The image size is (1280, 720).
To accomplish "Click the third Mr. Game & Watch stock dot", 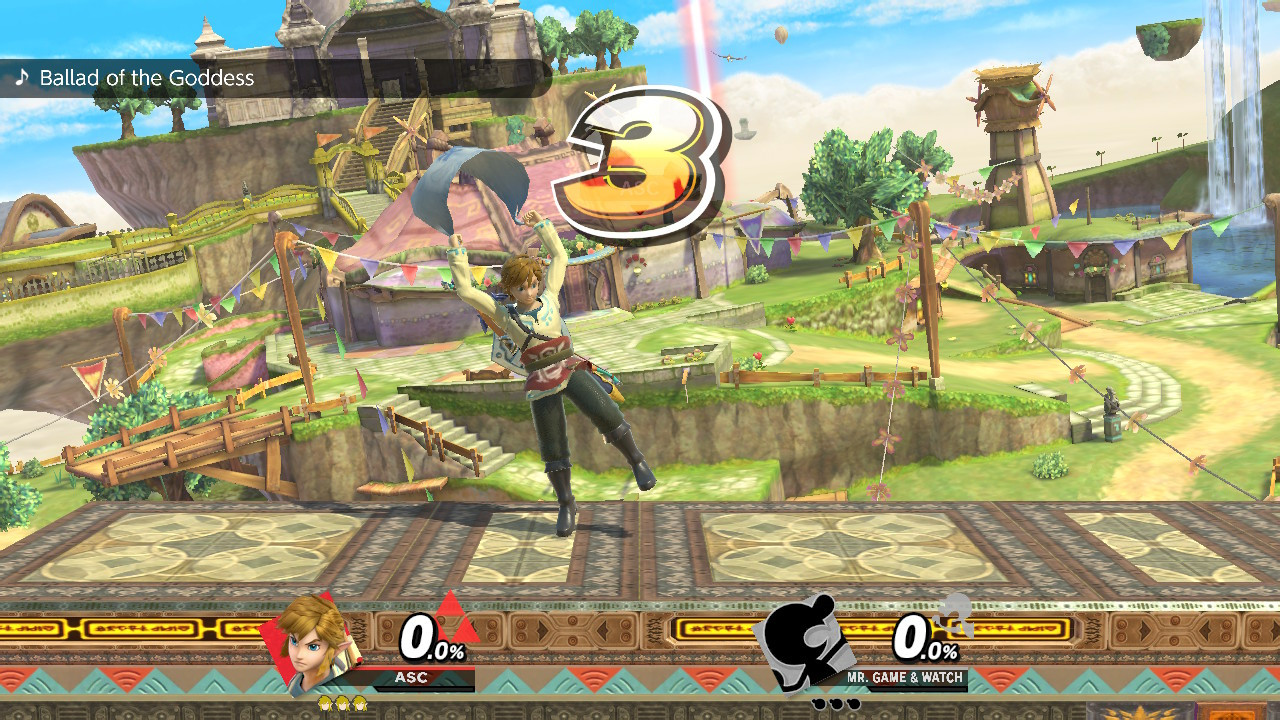I will (x=852, y=702).
